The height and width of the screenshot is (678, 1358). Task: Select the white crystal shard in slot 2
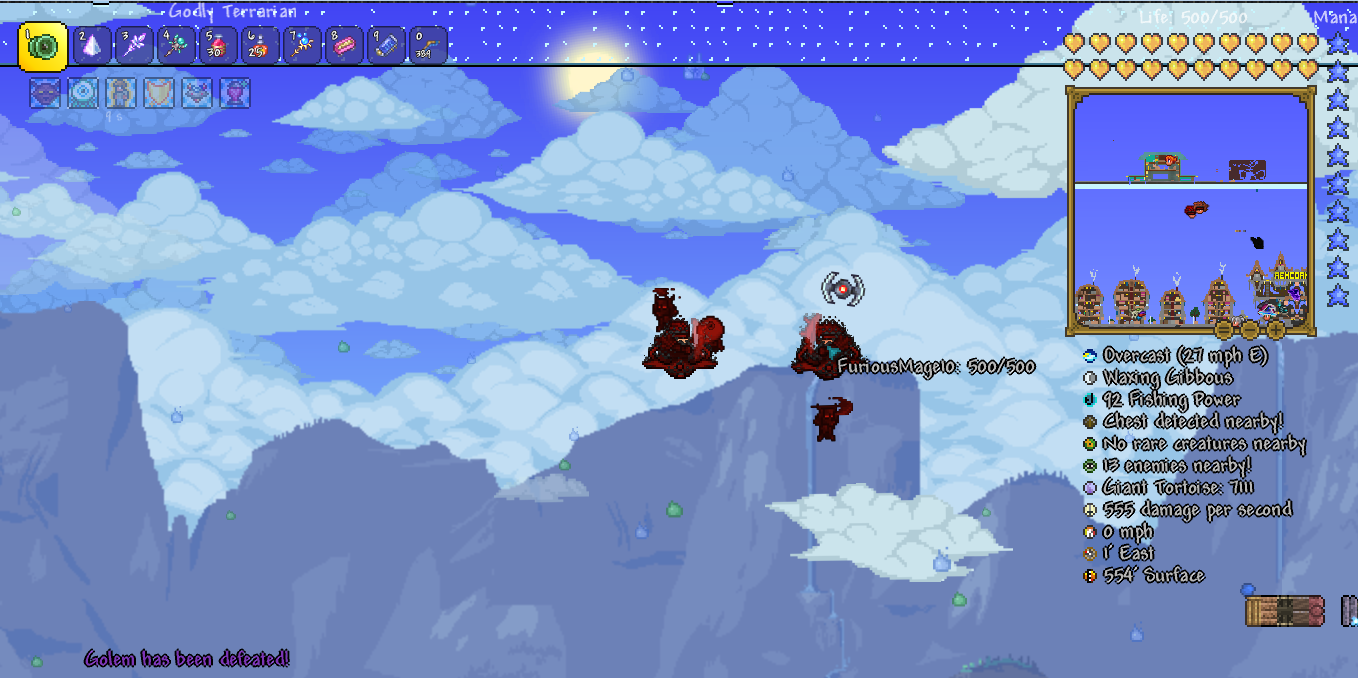point(93,46)
